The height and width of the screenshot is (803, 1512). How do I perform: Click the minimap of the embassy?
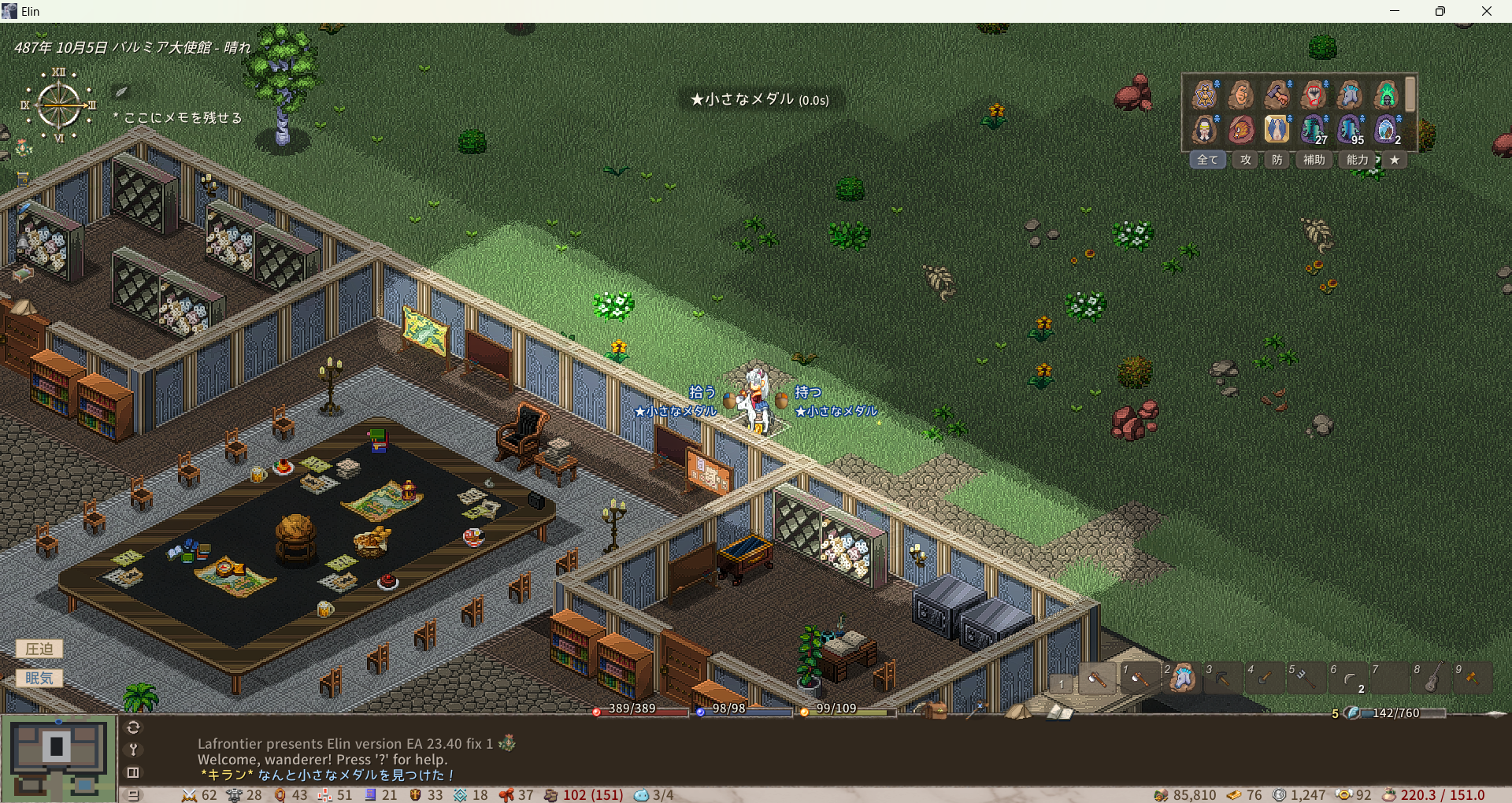tap(58, 757)
